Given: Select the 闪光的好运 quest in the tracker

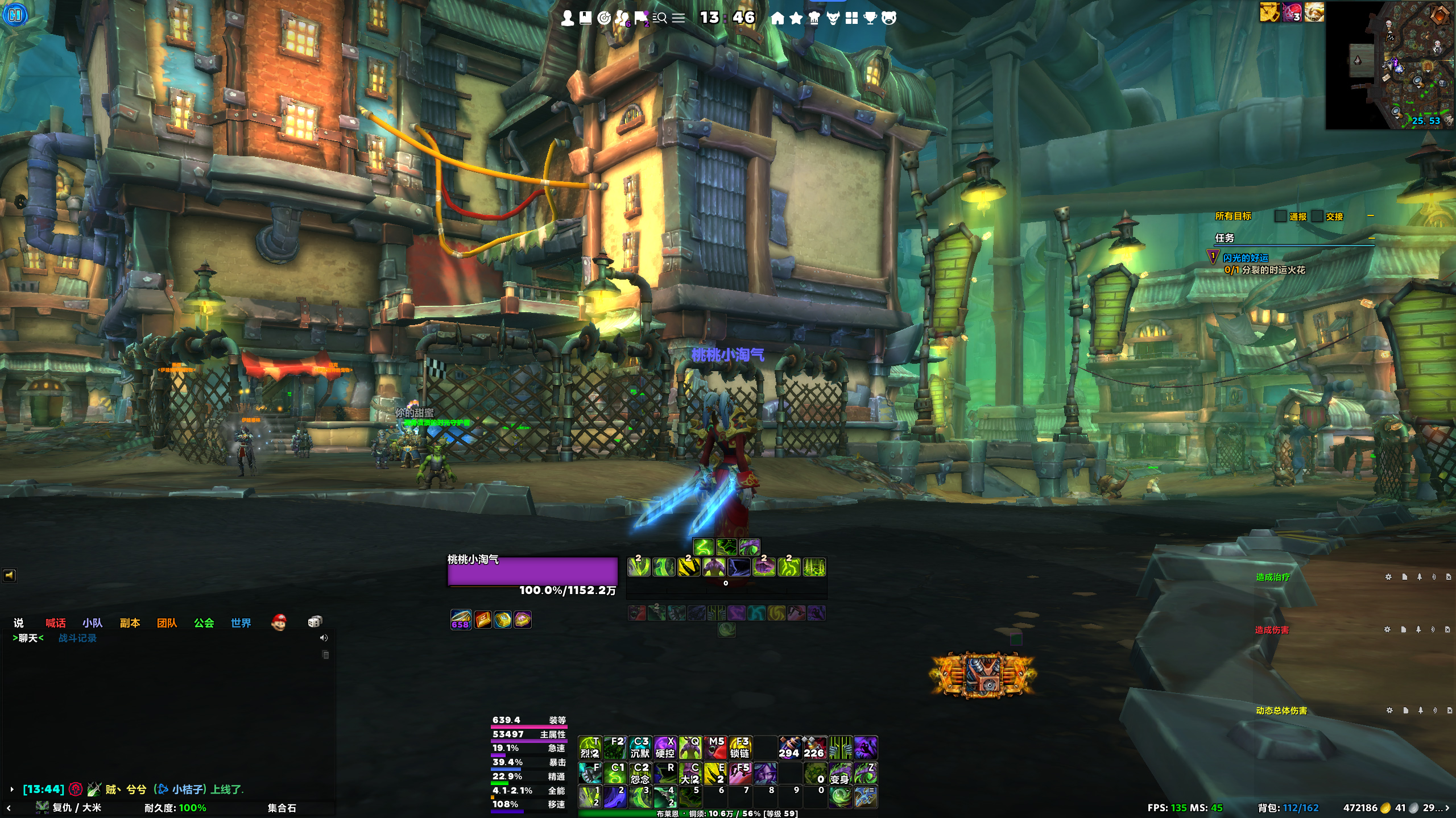Looking at the screenshot, I should (x=1246, y=258).
